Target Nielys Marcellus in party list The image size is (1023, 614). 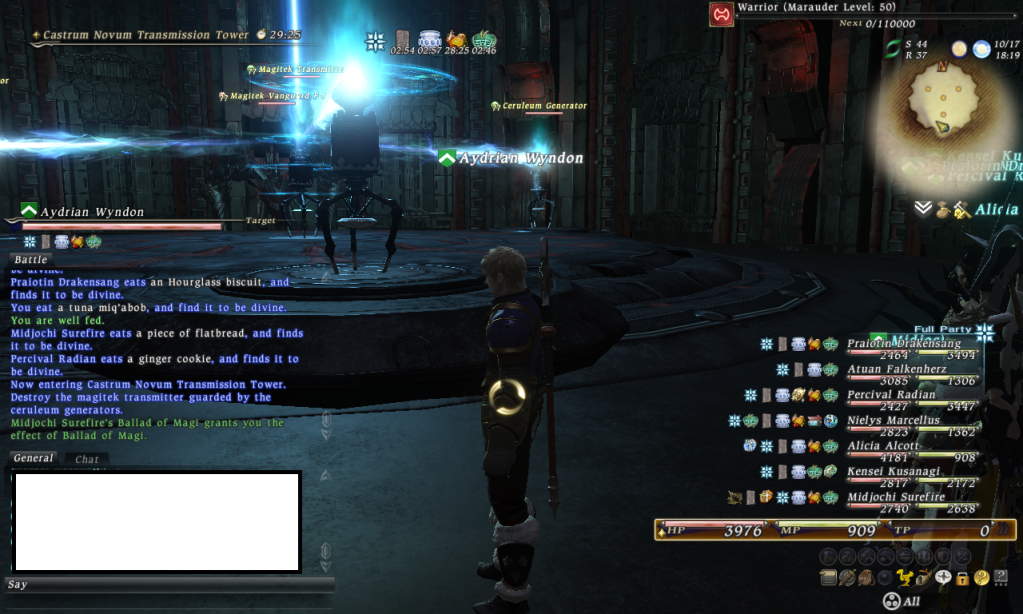tap(895, 420)
